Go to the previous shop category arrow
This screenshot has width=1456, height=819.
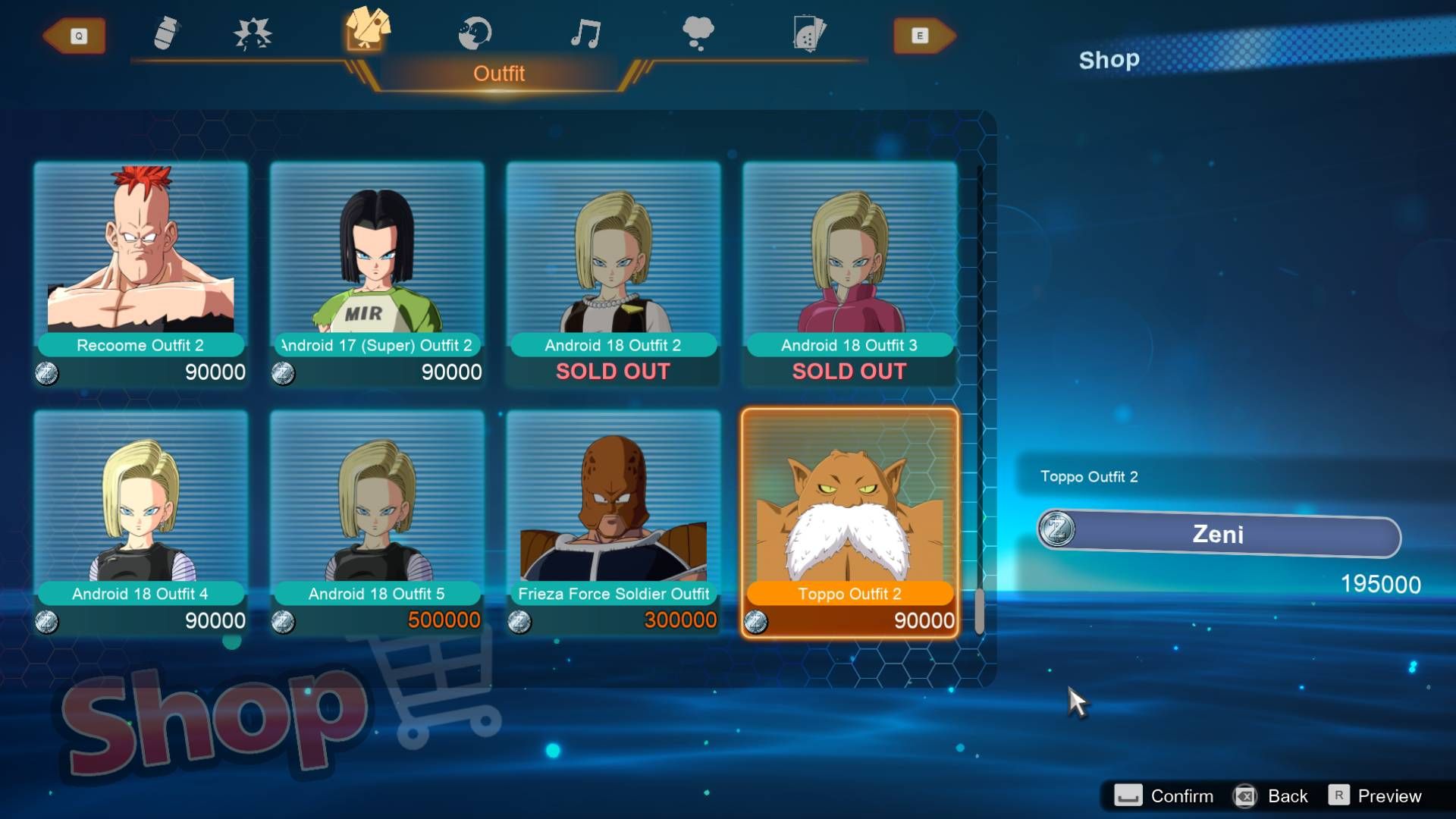pos(74,36)
